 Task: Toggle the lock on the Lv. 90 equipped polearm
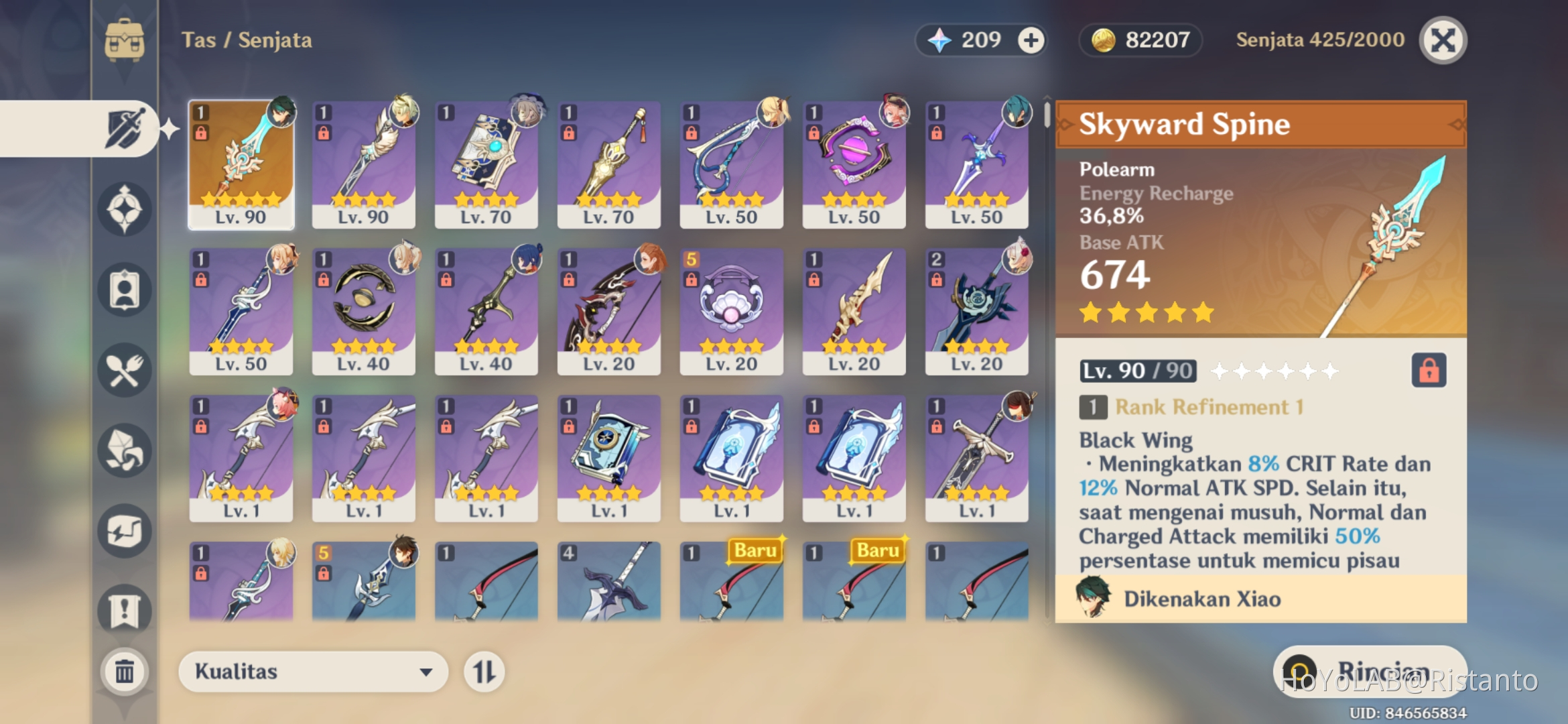202,134
